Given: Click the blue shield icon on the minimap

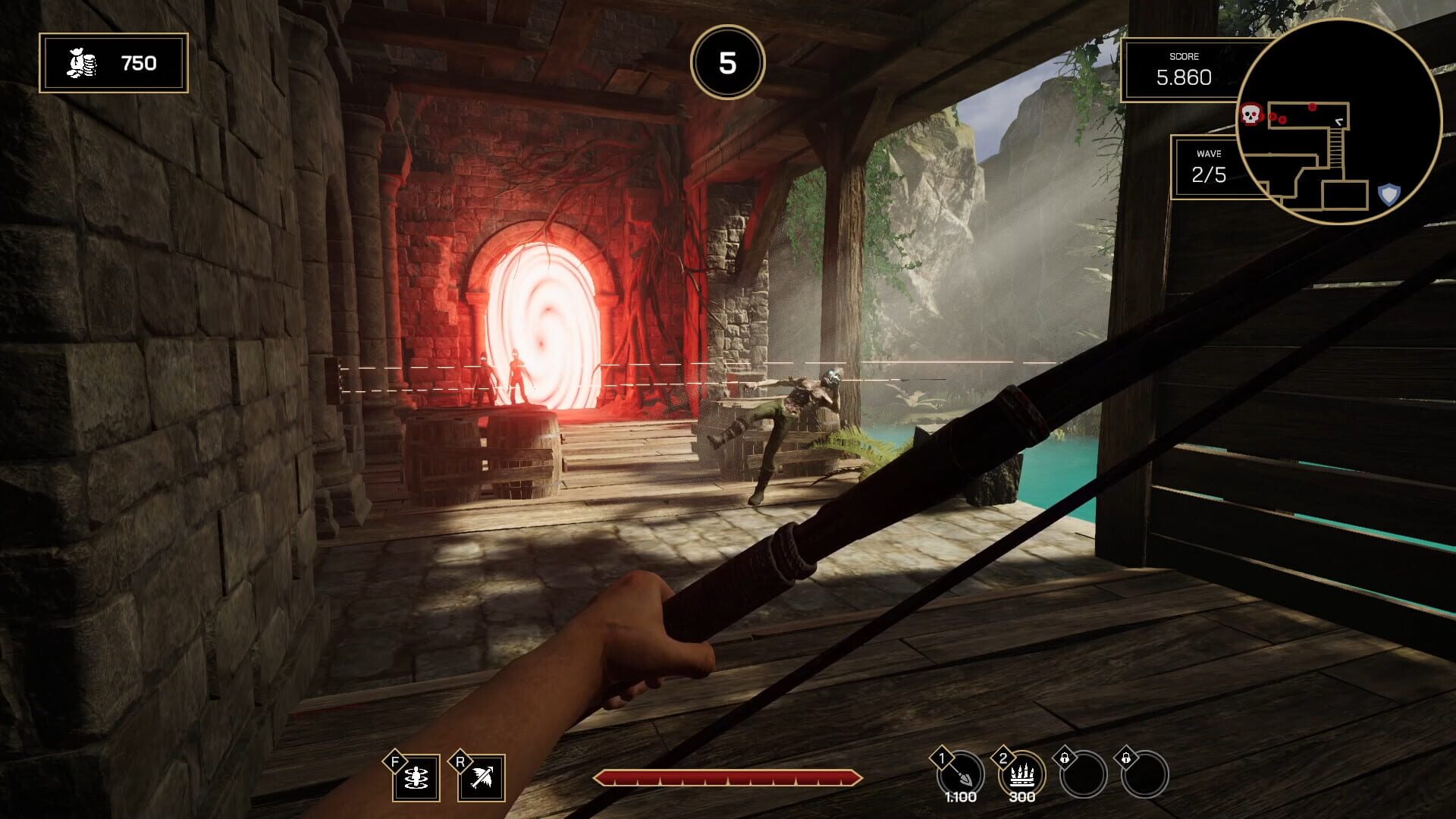Looking at the screenshot, I should 1388,196.
